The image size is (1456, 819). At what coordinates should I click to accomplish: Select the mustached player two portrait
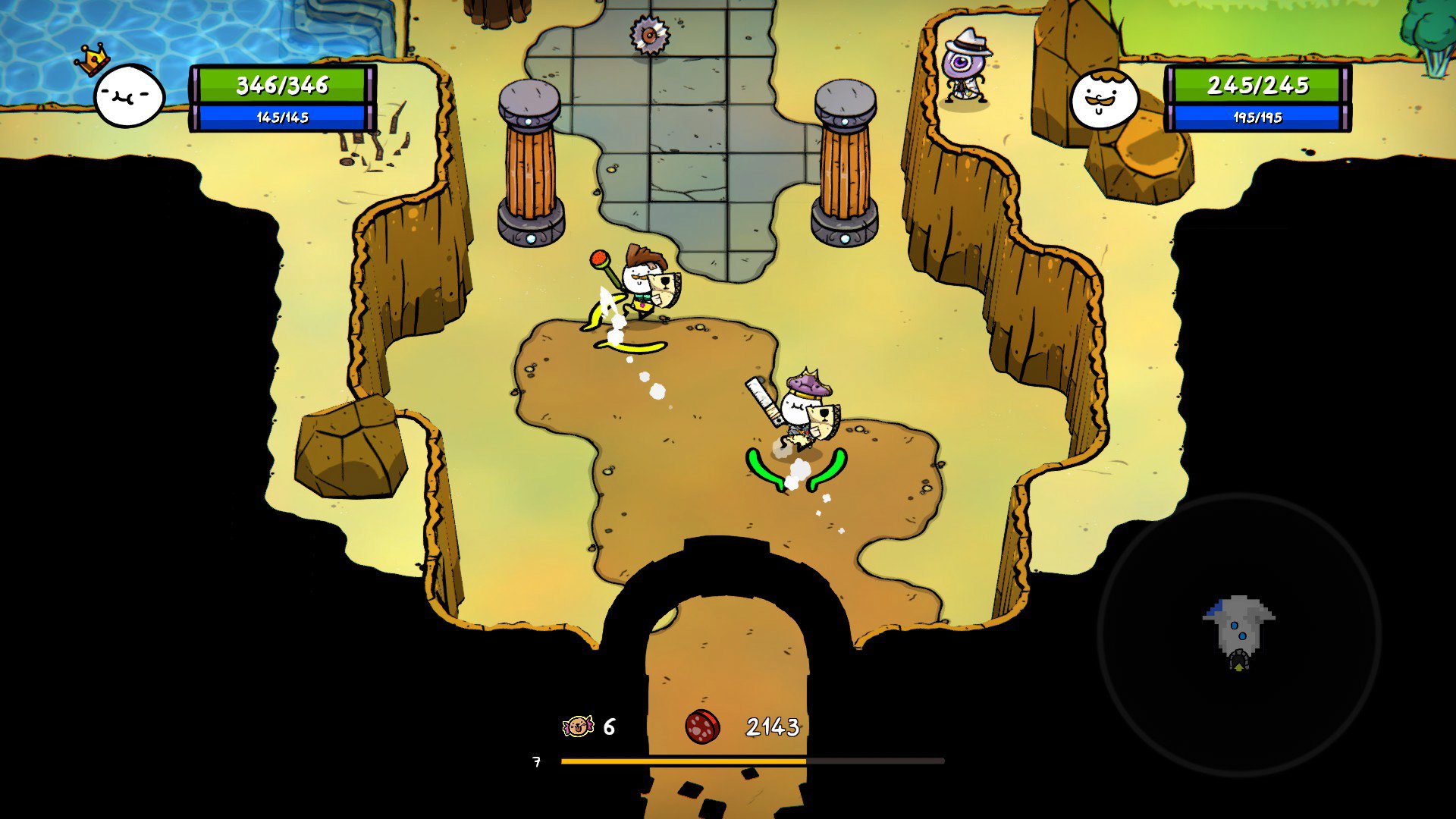[1103, 99]
